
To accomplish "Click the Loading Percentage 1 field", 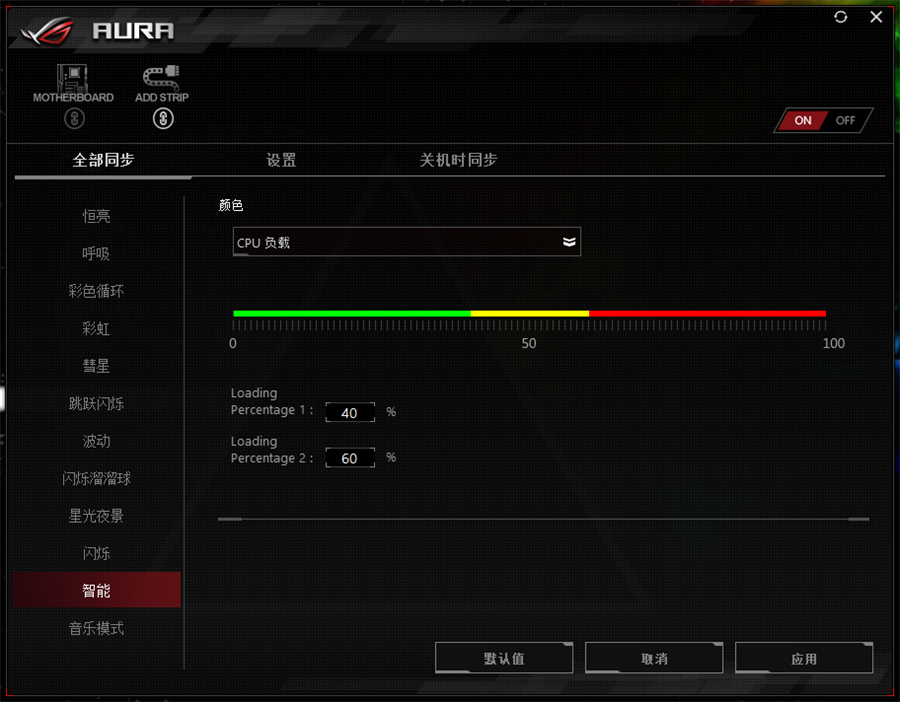I will 350,412.
